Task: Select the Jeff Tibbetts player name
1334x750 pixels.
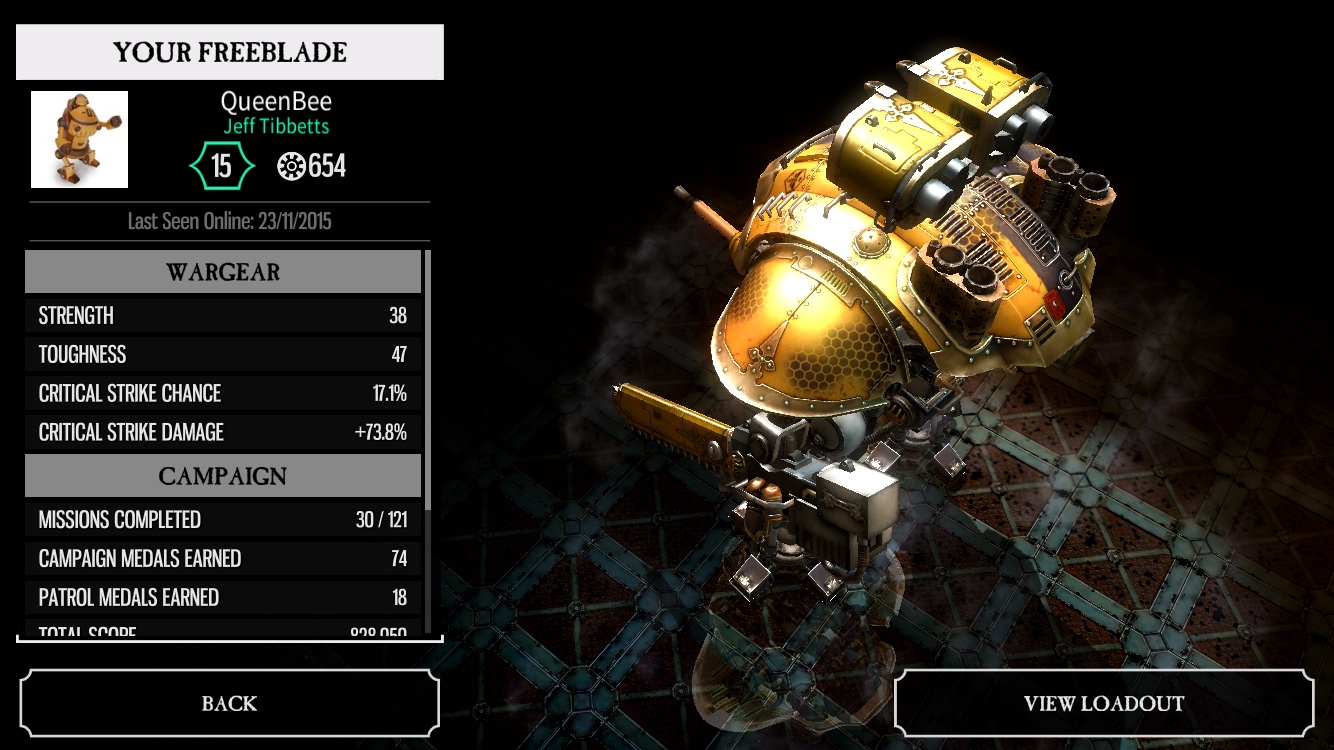Action: (276, 127)
